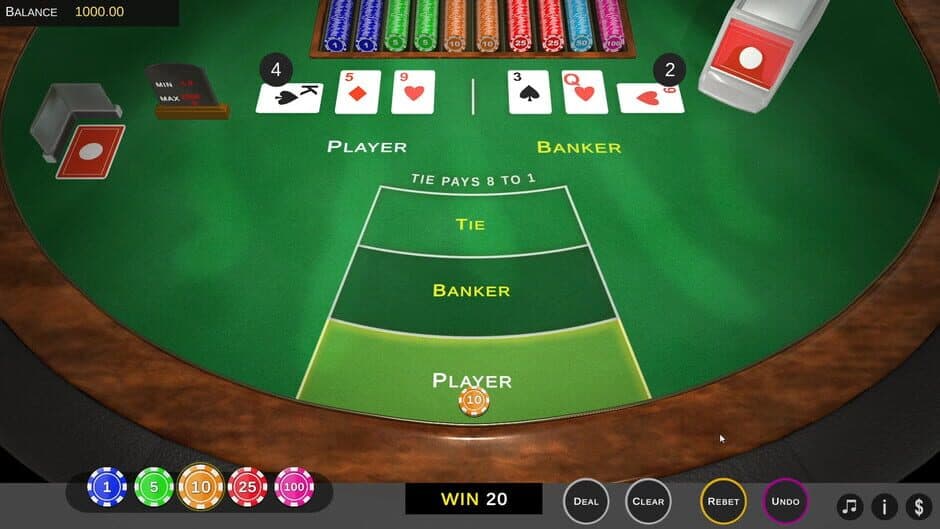Open the dollar sign menu
This screenshot has height=529, width=940.
[x=918, y=506]
